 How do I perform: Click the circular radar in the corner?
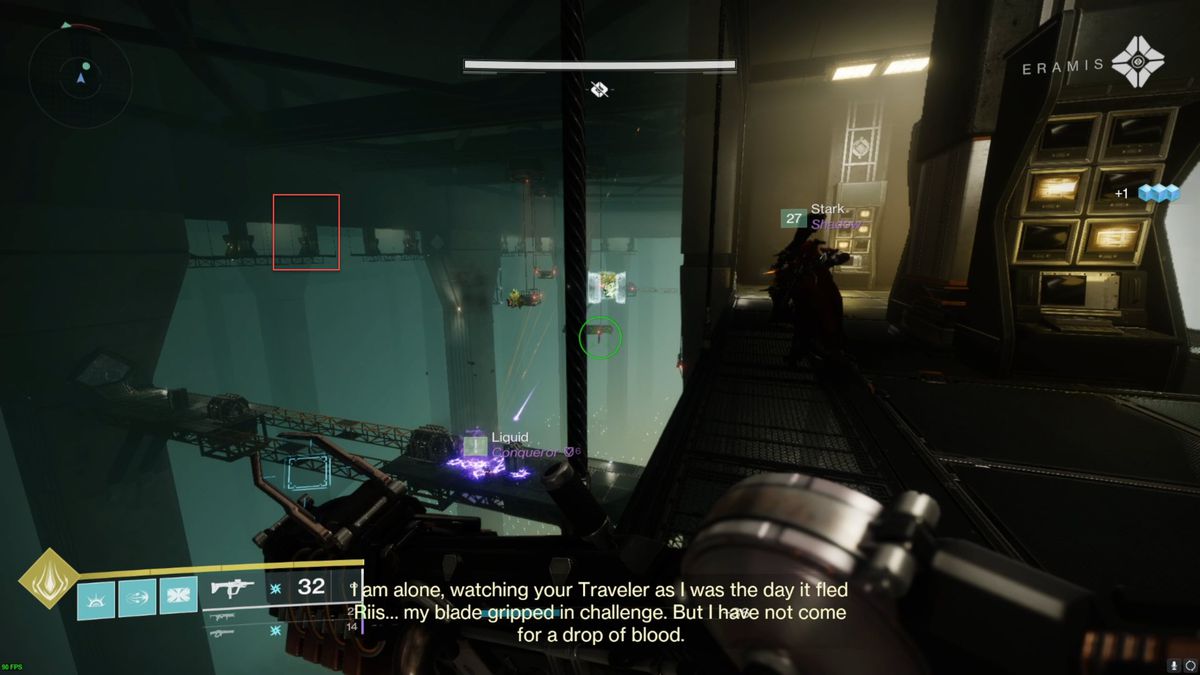(80, 77)
